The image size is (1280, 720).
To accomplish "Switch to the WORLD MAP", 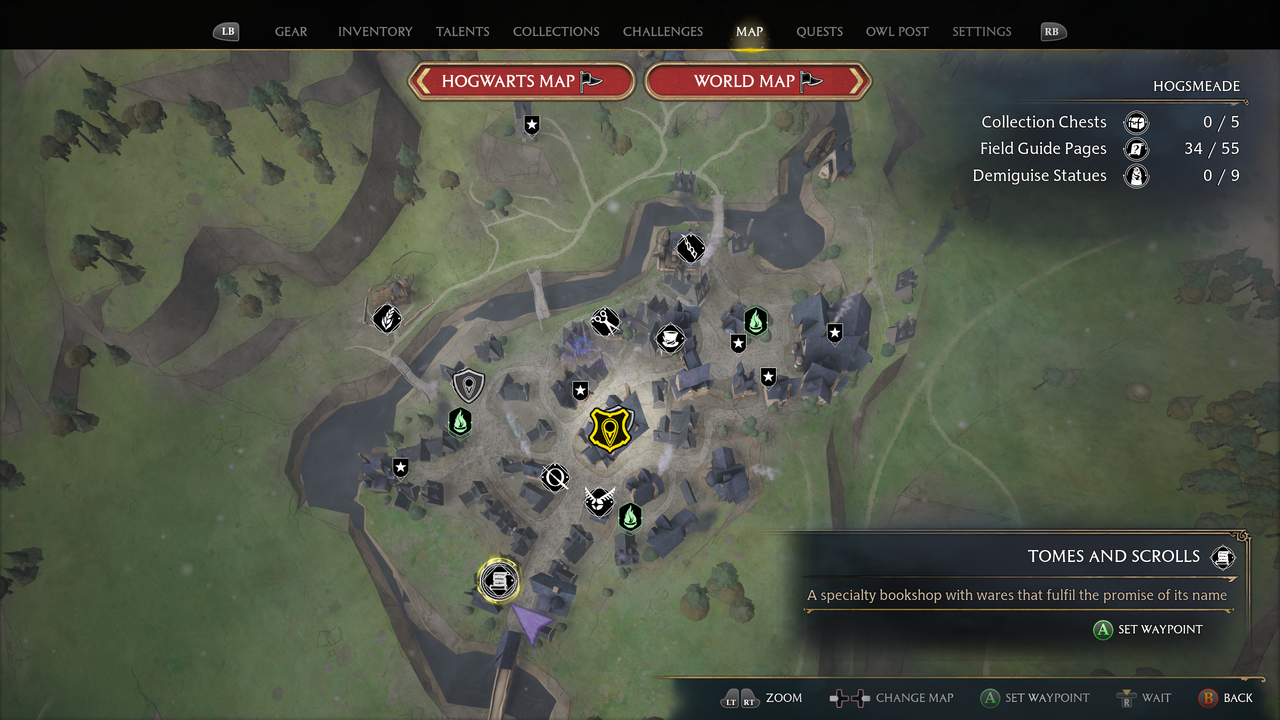I will coord(758,81).
